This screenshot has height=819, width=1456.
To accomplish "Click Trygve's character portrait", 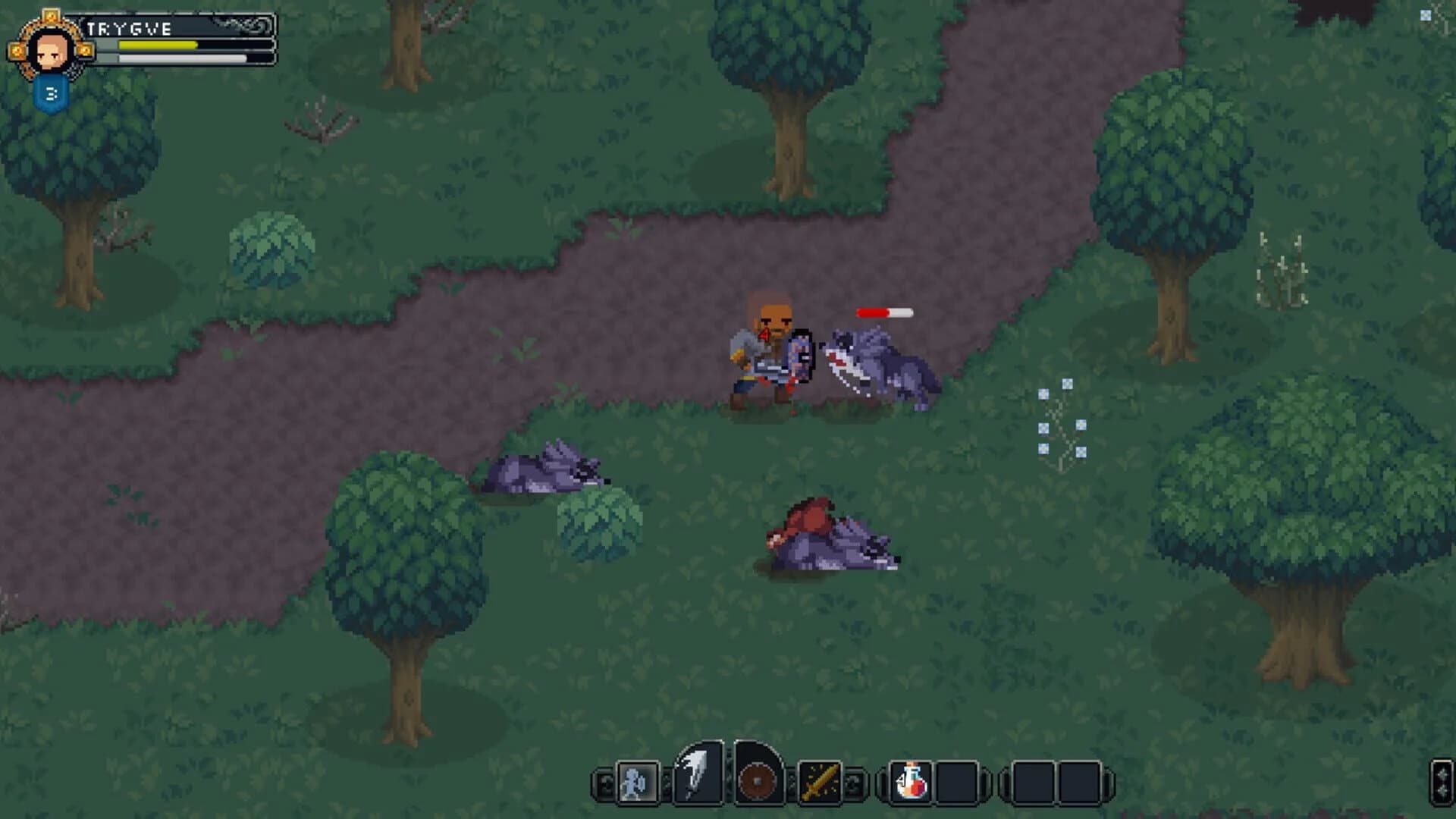I will (x=52, y=51).
